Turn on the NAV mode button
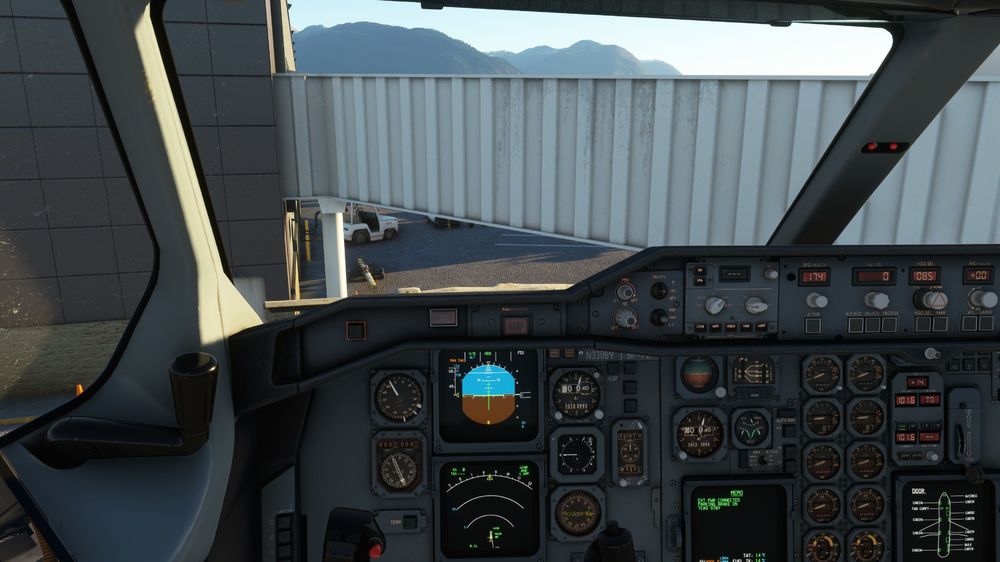The image size is (1000, 562). 939,324
